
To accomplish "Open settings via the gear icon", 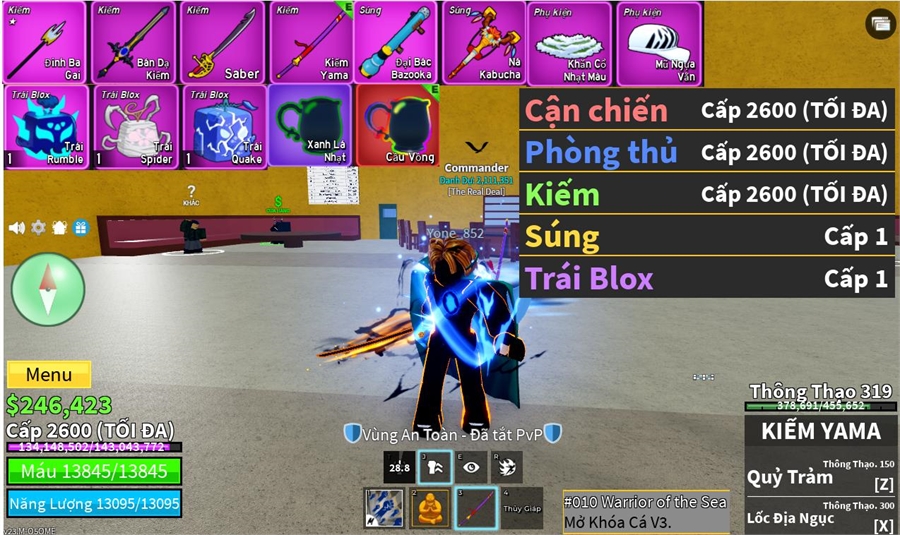I will (x=38, y=228).
